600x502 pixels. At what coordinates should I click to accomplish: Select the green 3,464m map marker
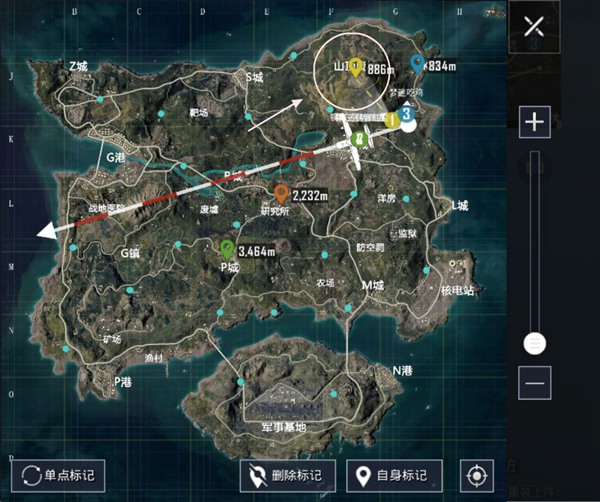(x=227, y=248)
